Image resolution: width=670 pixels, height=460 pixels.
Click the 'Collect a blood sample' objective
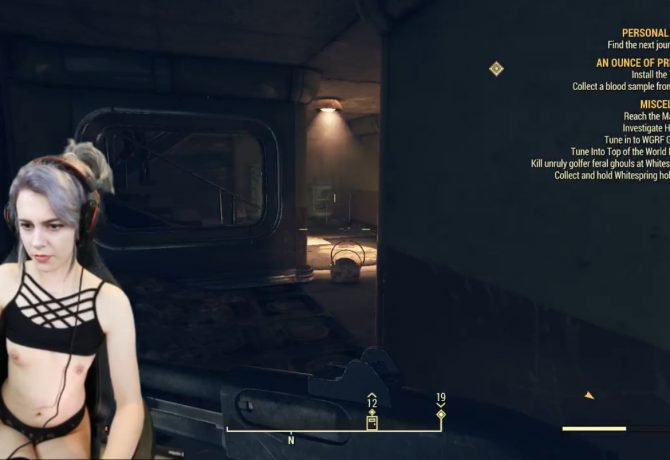[620, 86]
